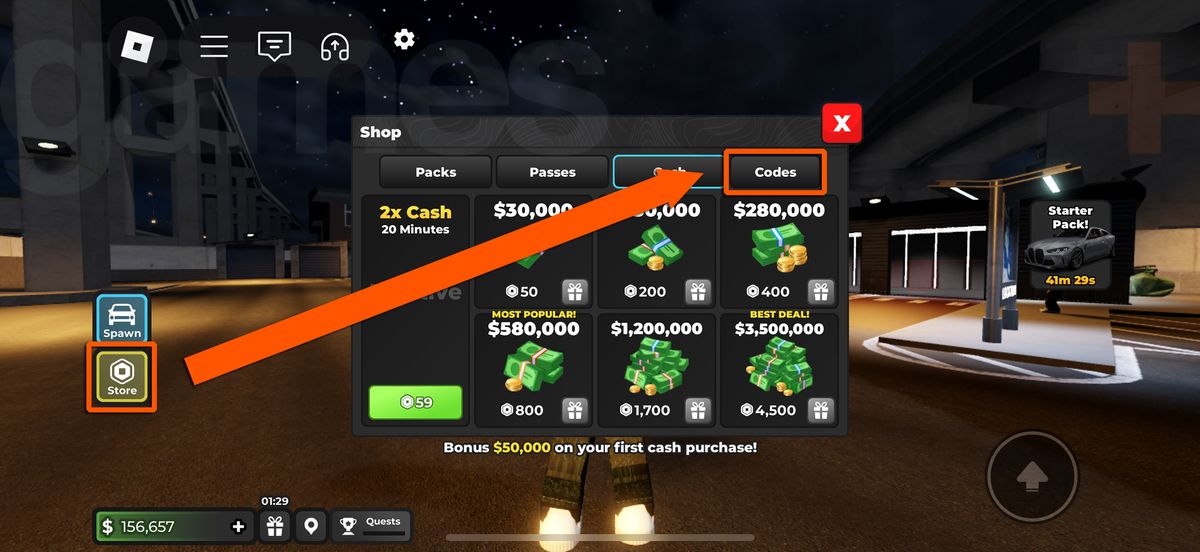Viewport: 1200px width, 552px height.
Task: Open the map location pin
Action: point(311,525)
